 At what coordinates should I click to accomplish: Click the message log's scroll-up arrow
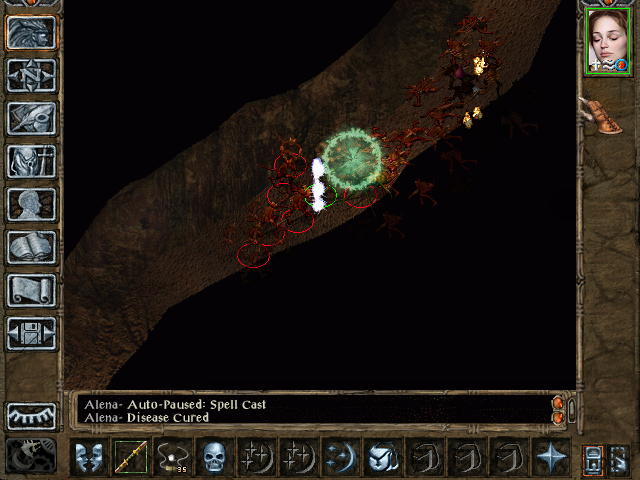pos(558,403)
